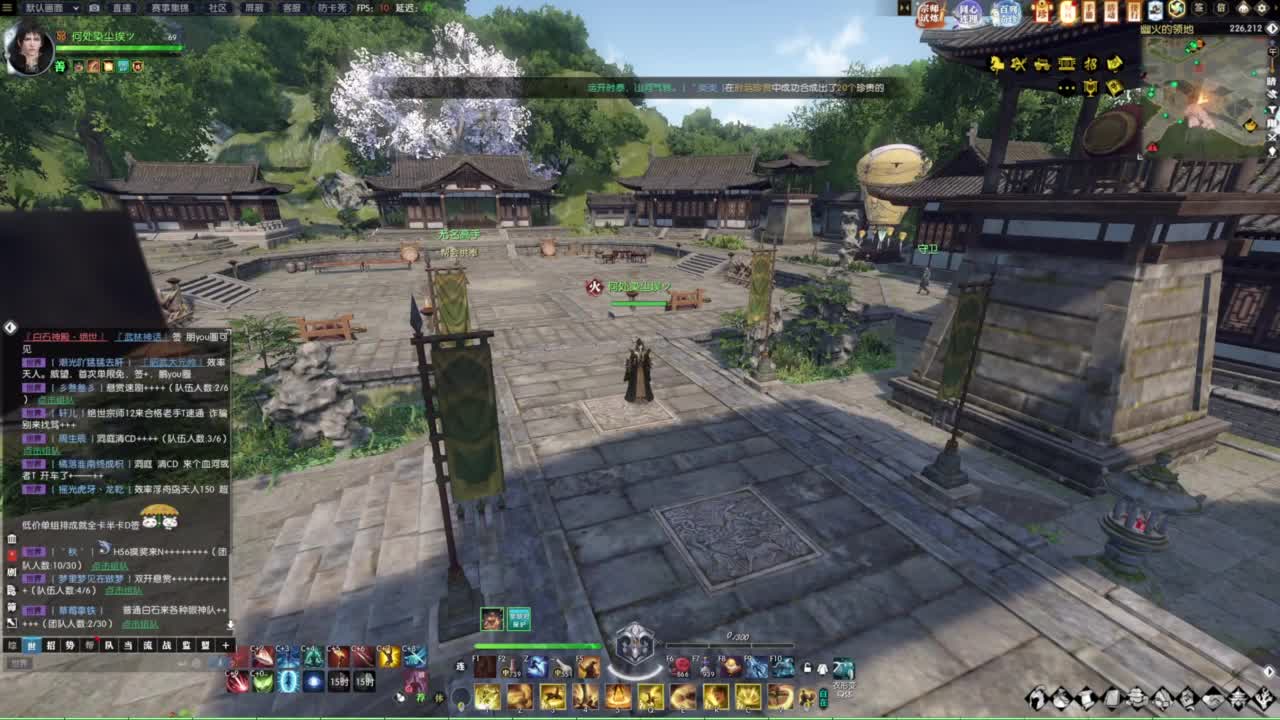The image size is (1280, 720).
Task: Click the settings gear near the minimap
Action: click(x=1264, y=8)
